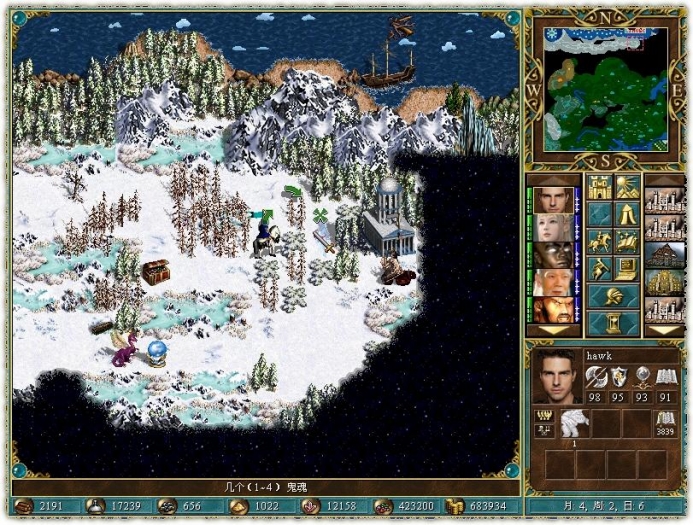The width and height of the screenshot is (693, 525).
Task: Open adventure options horn-blower button
Action: click(599, 268)
